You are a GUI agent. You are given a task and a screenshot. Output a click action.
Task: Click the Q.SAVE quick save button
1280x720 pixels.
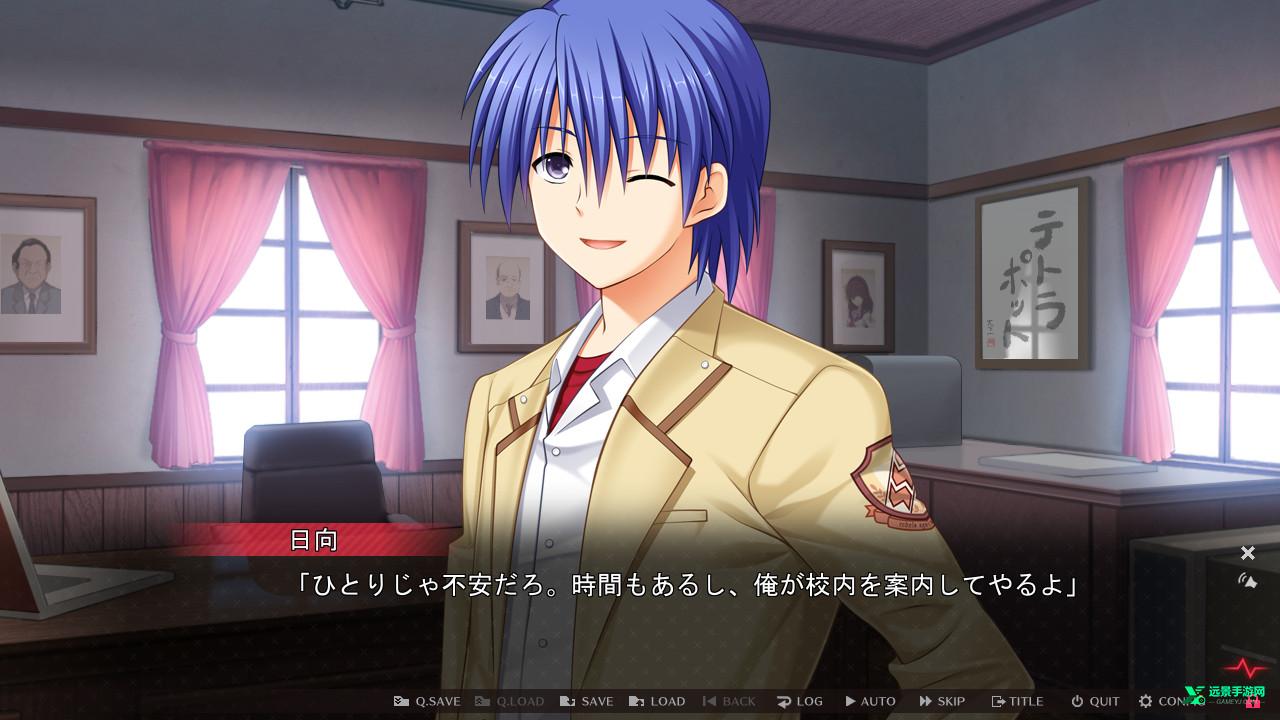(427, 701)
